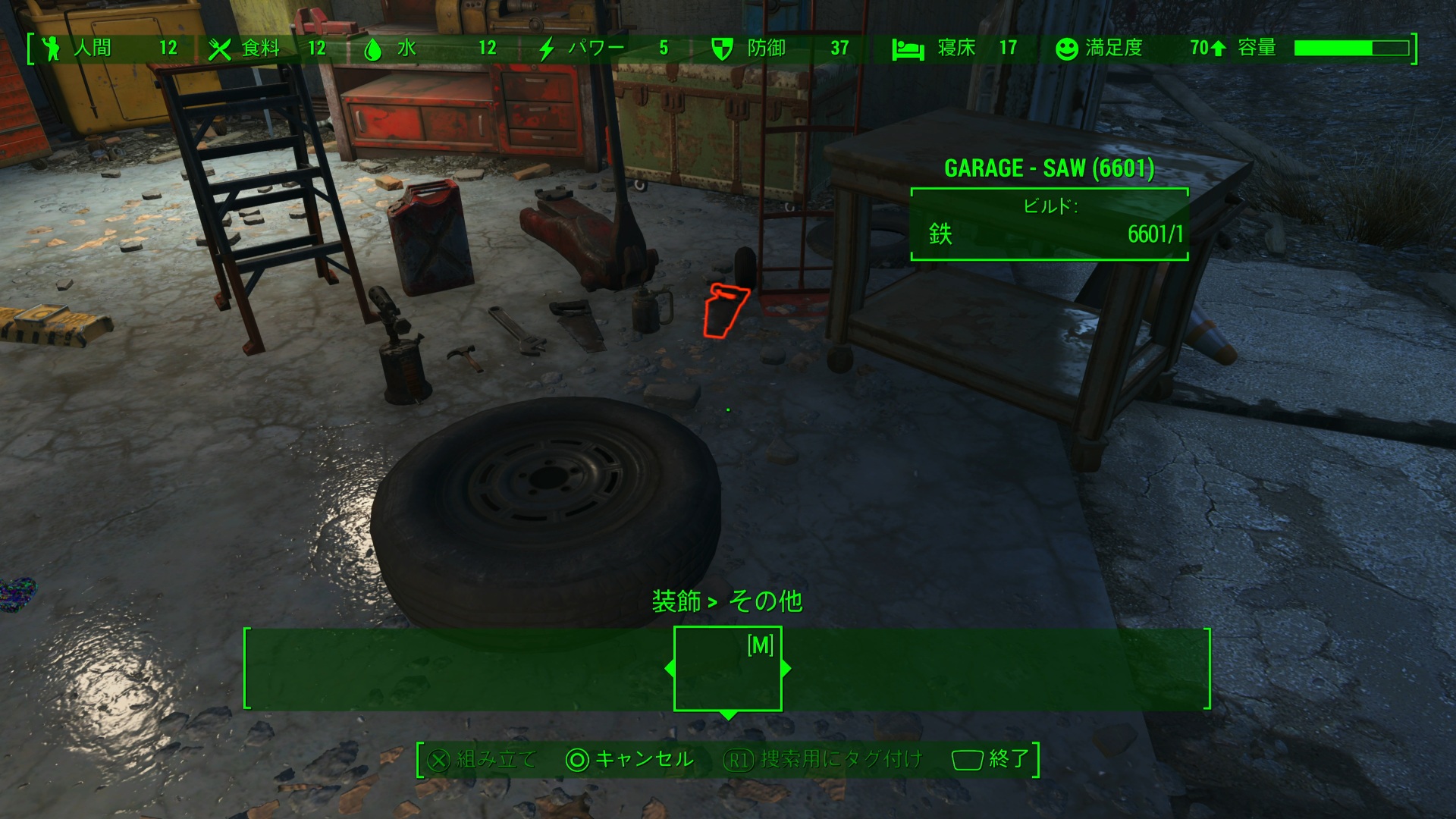Select the highlighted [M] build item slot
This screenshot has height=819, width=1456.
pyautogui.click(x=727, y=668)
